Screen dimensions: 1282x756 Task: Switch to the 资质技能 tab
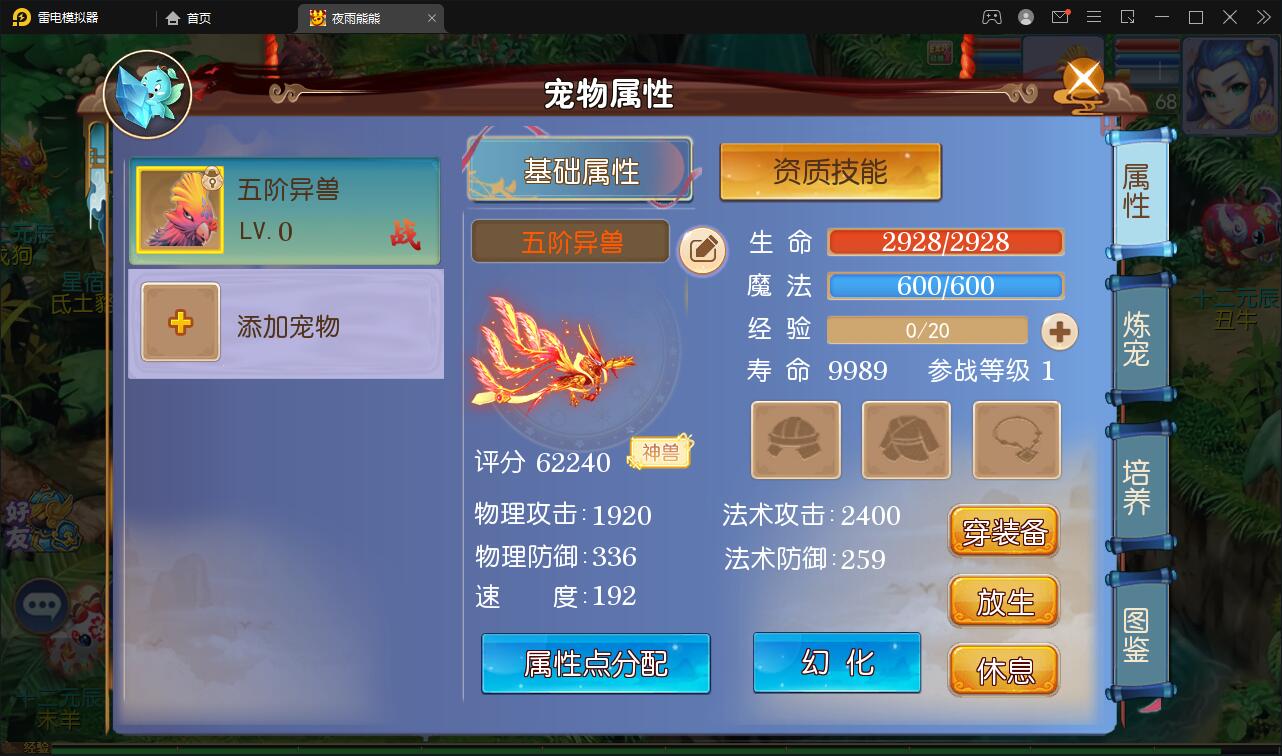(830, 172)
